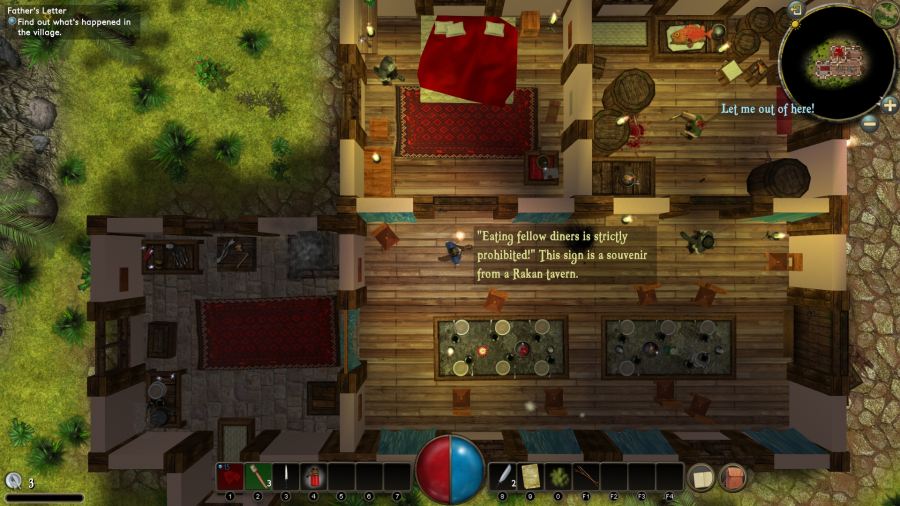Use the parchment scroll in the hotbar
Viewport: 900px width, 506px height.
[530, 477]
